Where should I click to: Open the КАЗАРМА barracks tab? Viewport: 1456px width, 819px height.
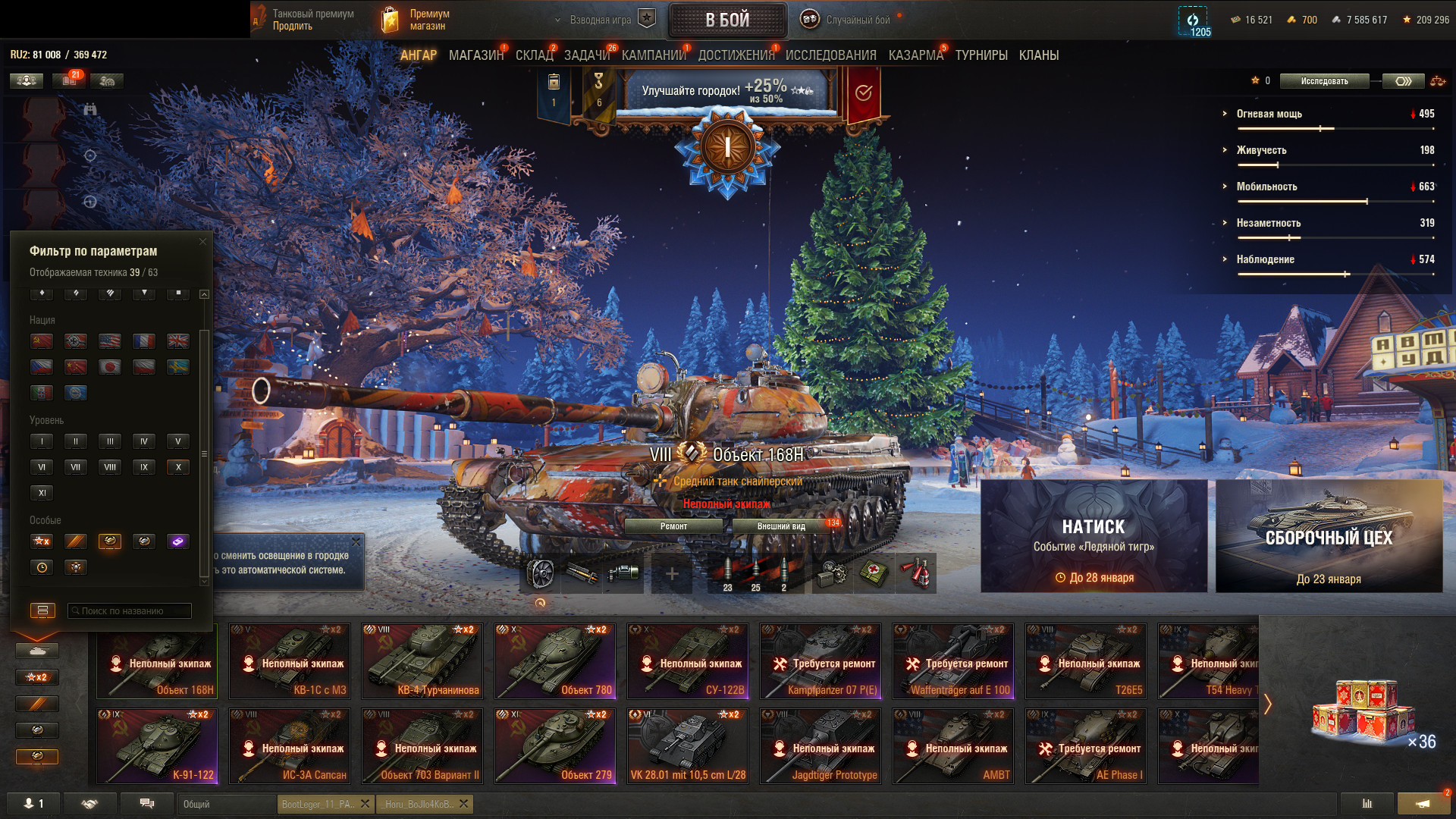pyautogui.click(x=915, y=55)
